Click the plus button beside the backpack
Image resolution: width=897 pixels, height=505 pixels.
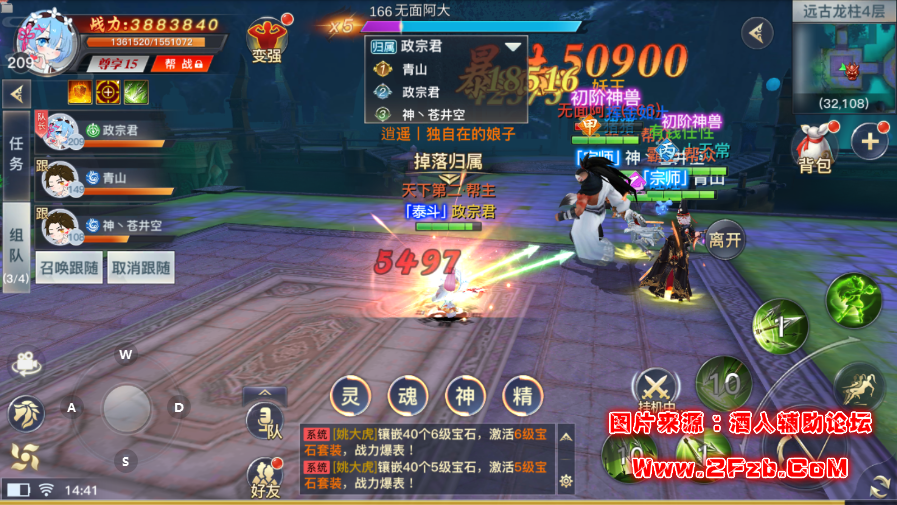pos(869,141)
